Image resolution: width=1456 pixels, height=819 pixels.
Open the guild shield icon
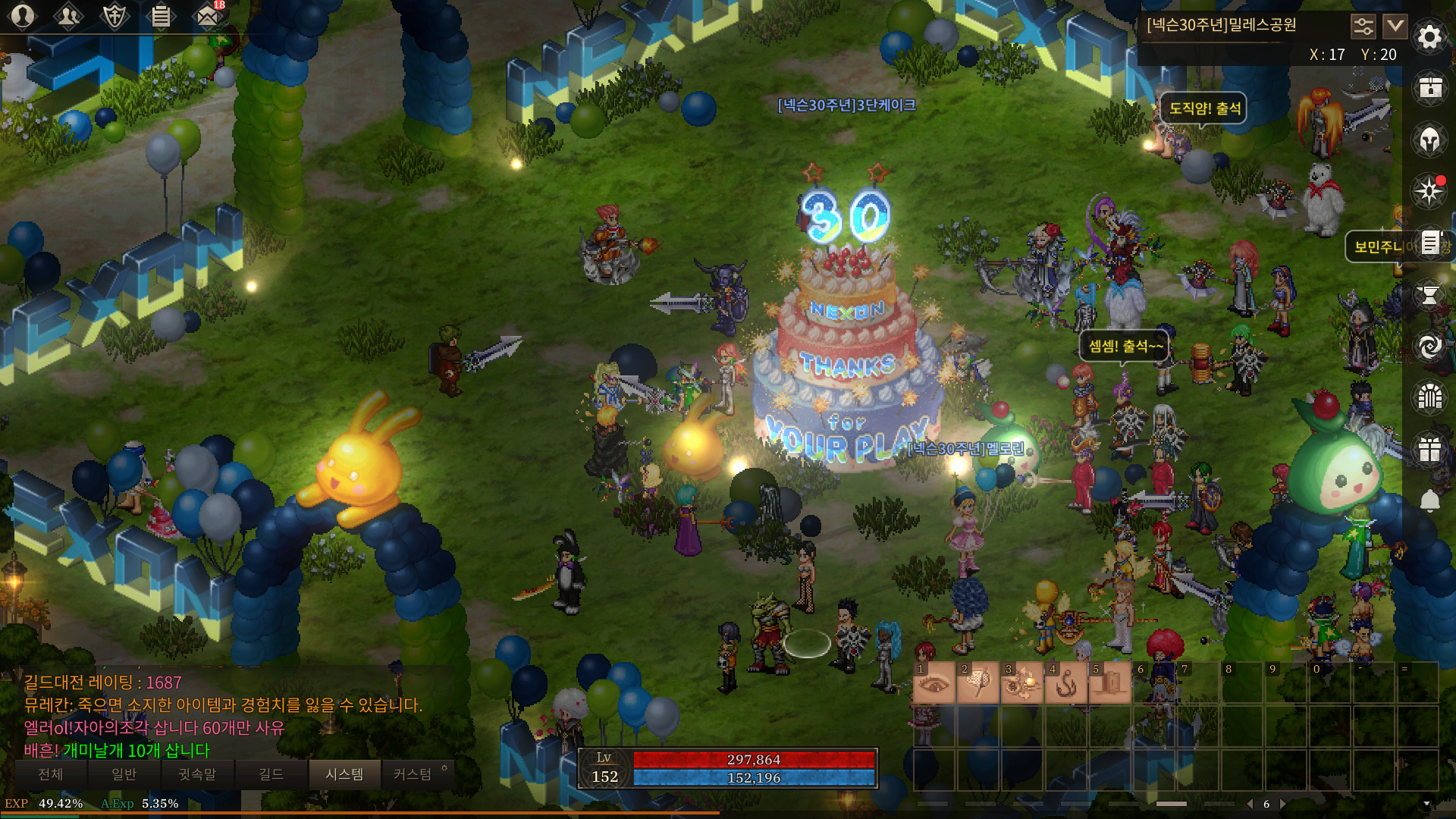pos(115,16)
